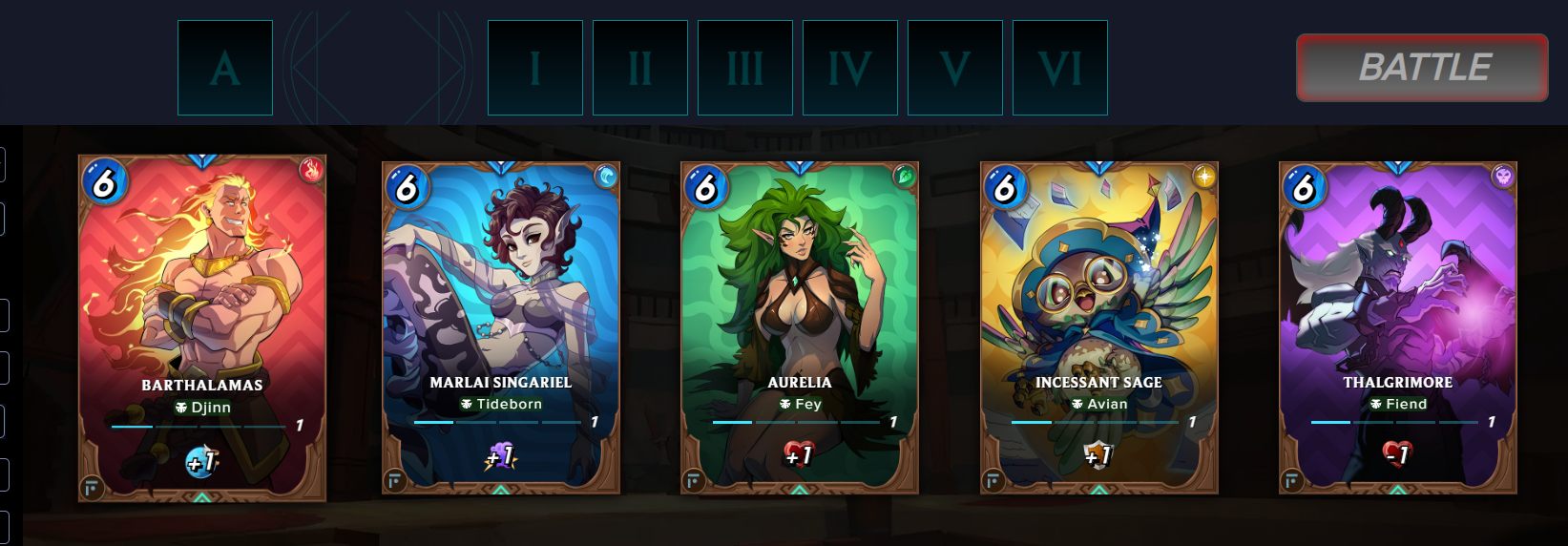
Task: Open the info icon on Thalgrimore card
Action: (1292, 481)
